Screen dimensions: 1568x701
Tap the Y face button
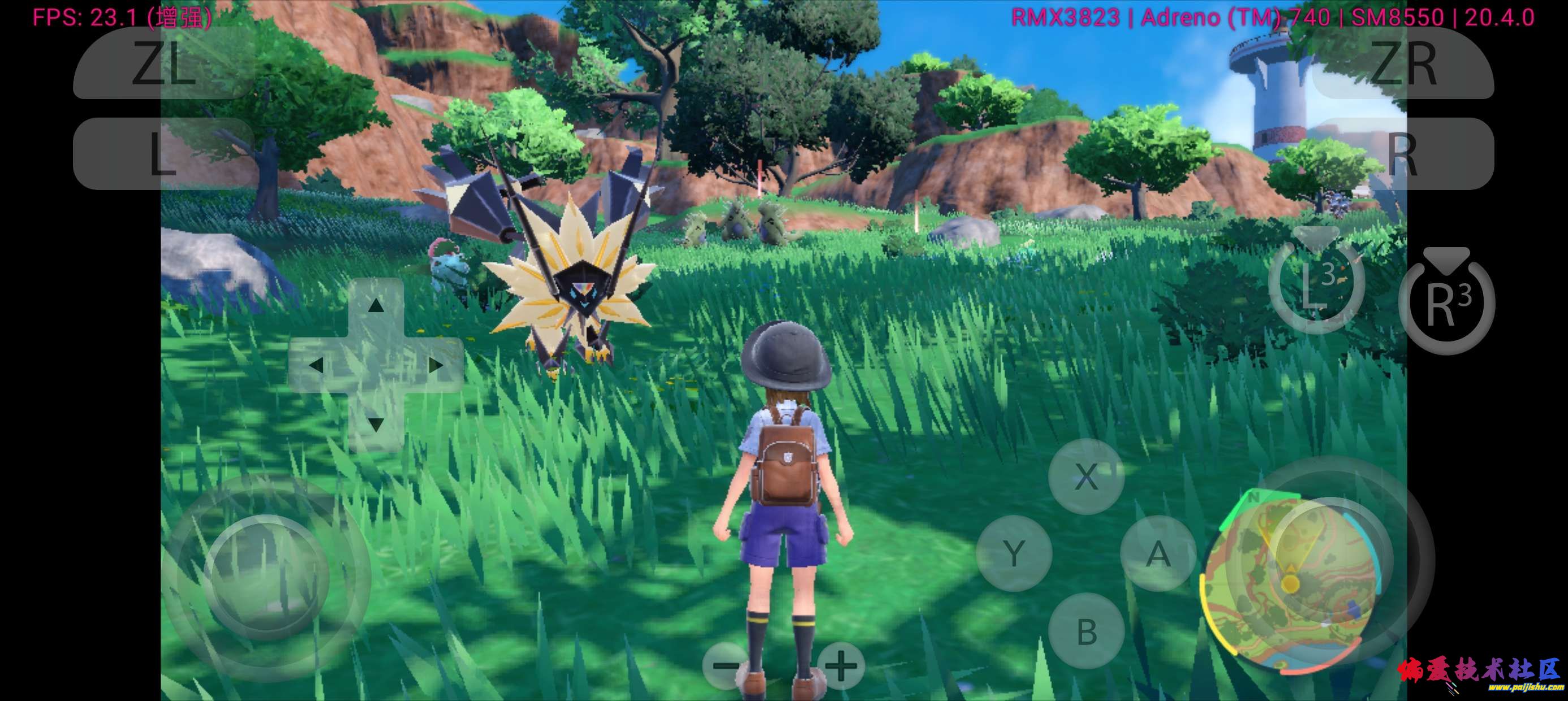click(x=1014, y=553)
